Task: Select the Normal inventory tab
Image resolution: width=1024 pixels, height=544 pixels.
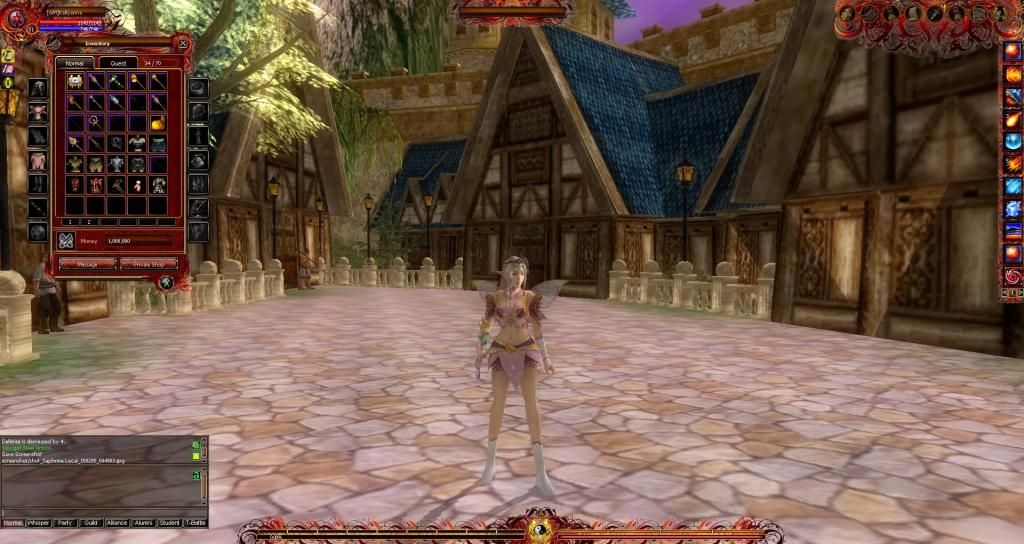Action: click(73, 63)
